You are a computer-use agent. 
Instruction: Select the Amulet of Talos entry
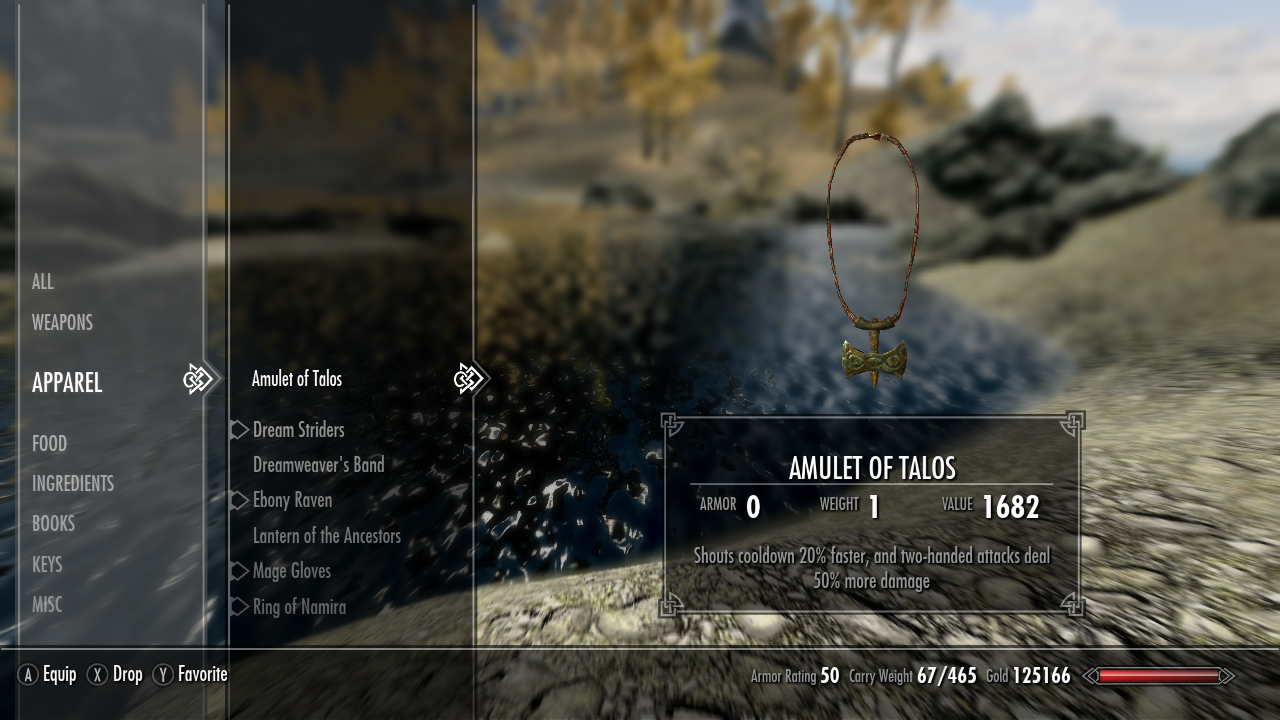coord(297,379)
